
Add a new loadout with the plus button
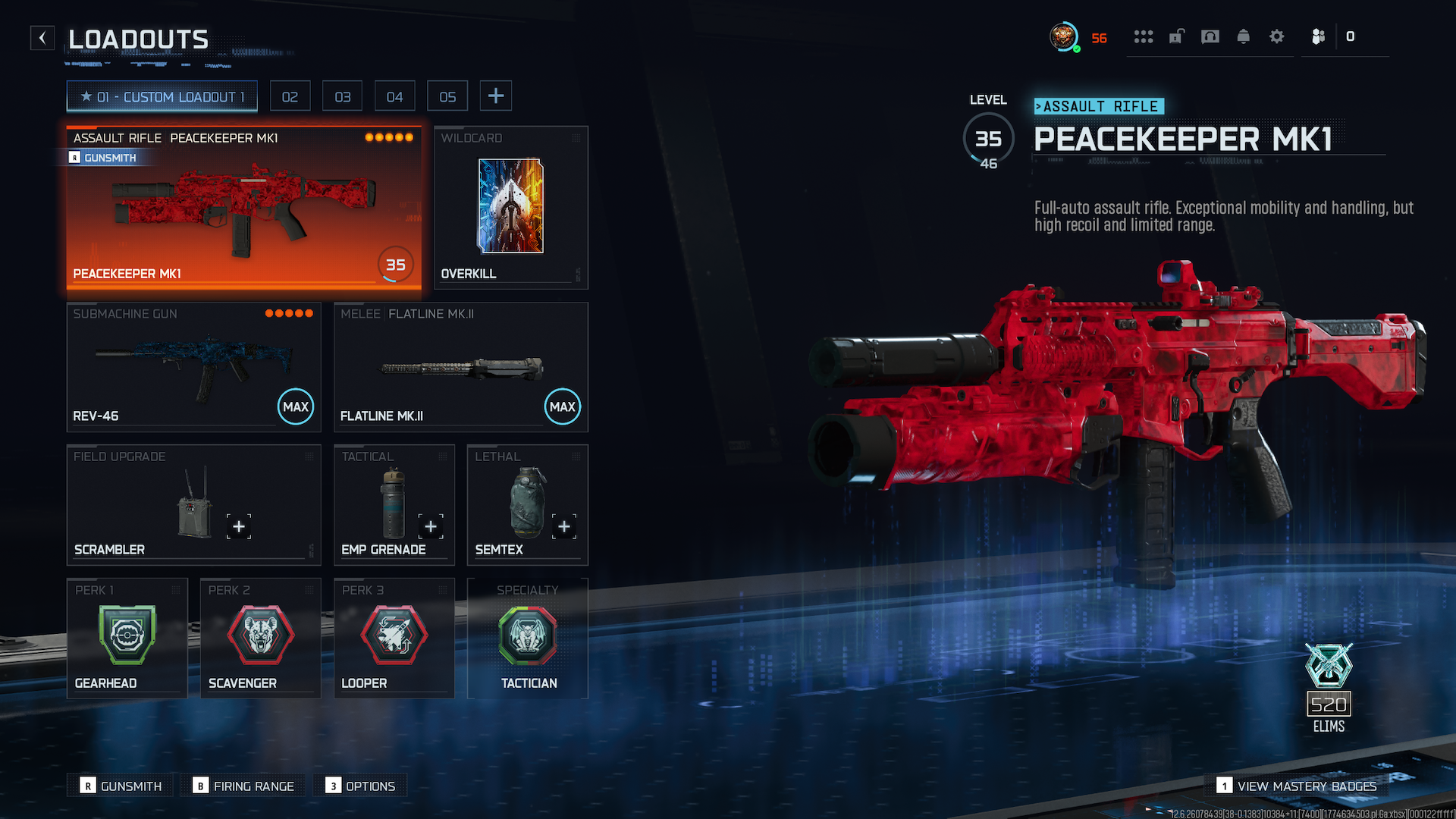496,96
